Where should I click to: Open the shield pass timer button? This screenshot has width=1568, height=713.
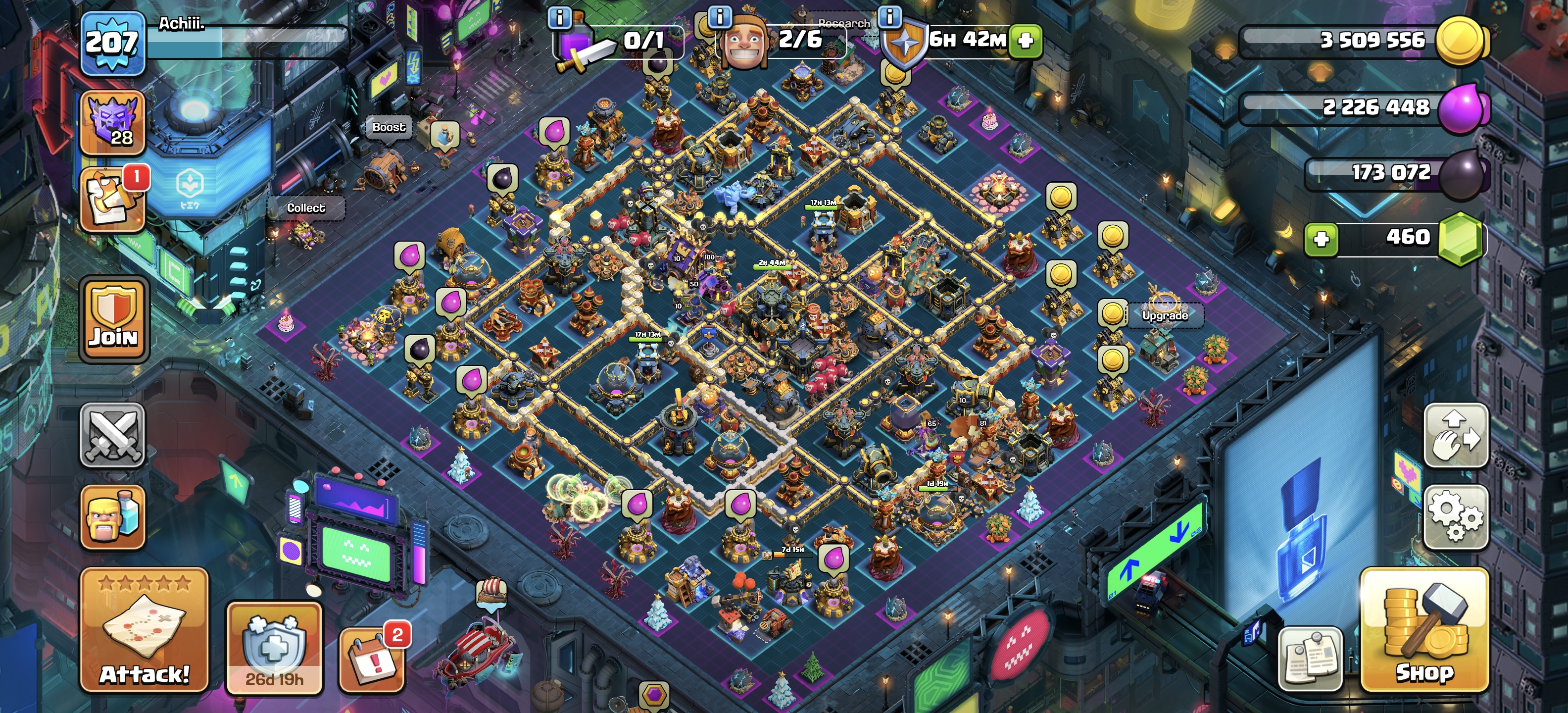click(x=274, y=649)
